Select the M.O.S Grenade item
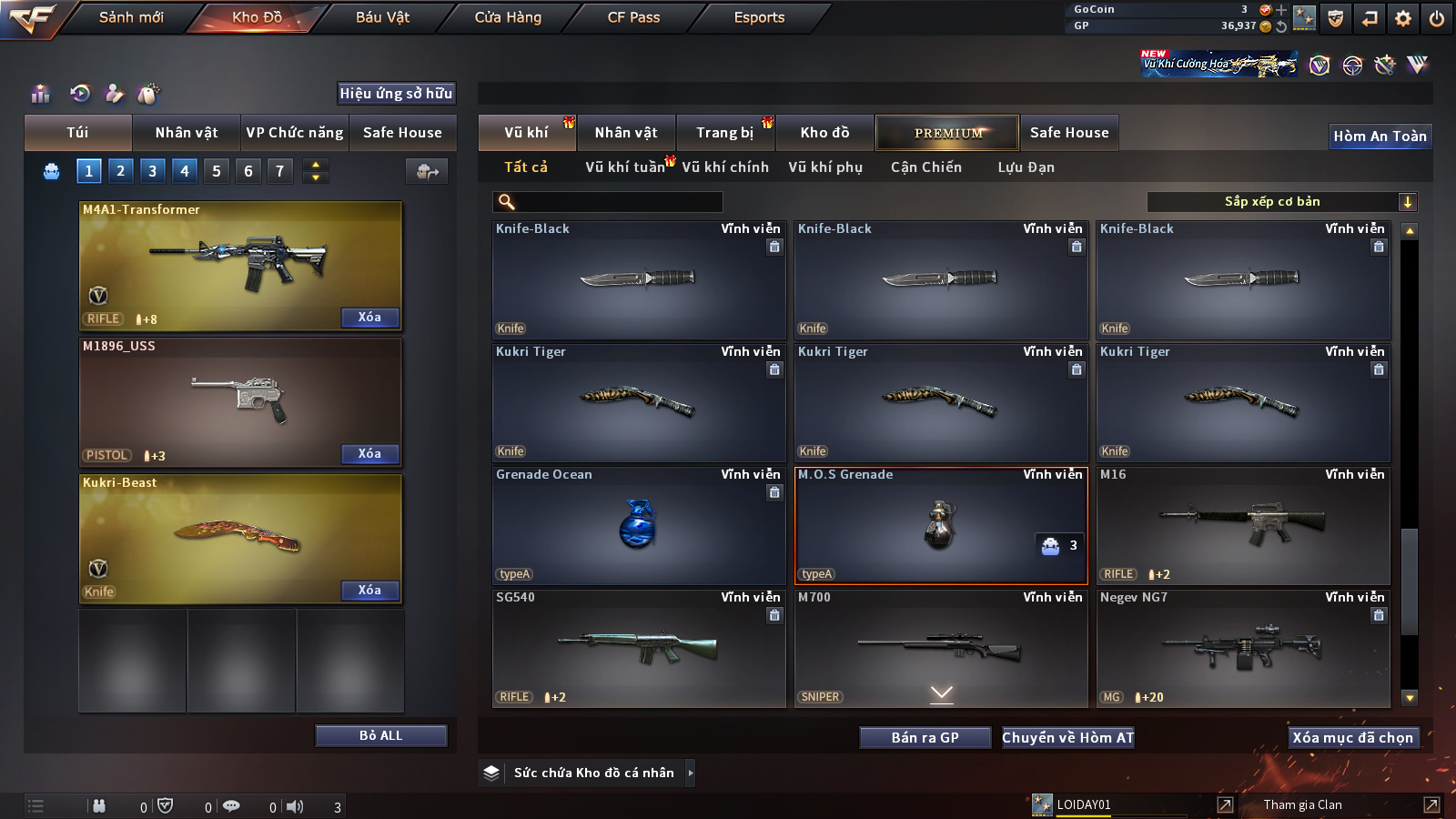The height and width of the screenshot is (819, 1456). [941, 525]
